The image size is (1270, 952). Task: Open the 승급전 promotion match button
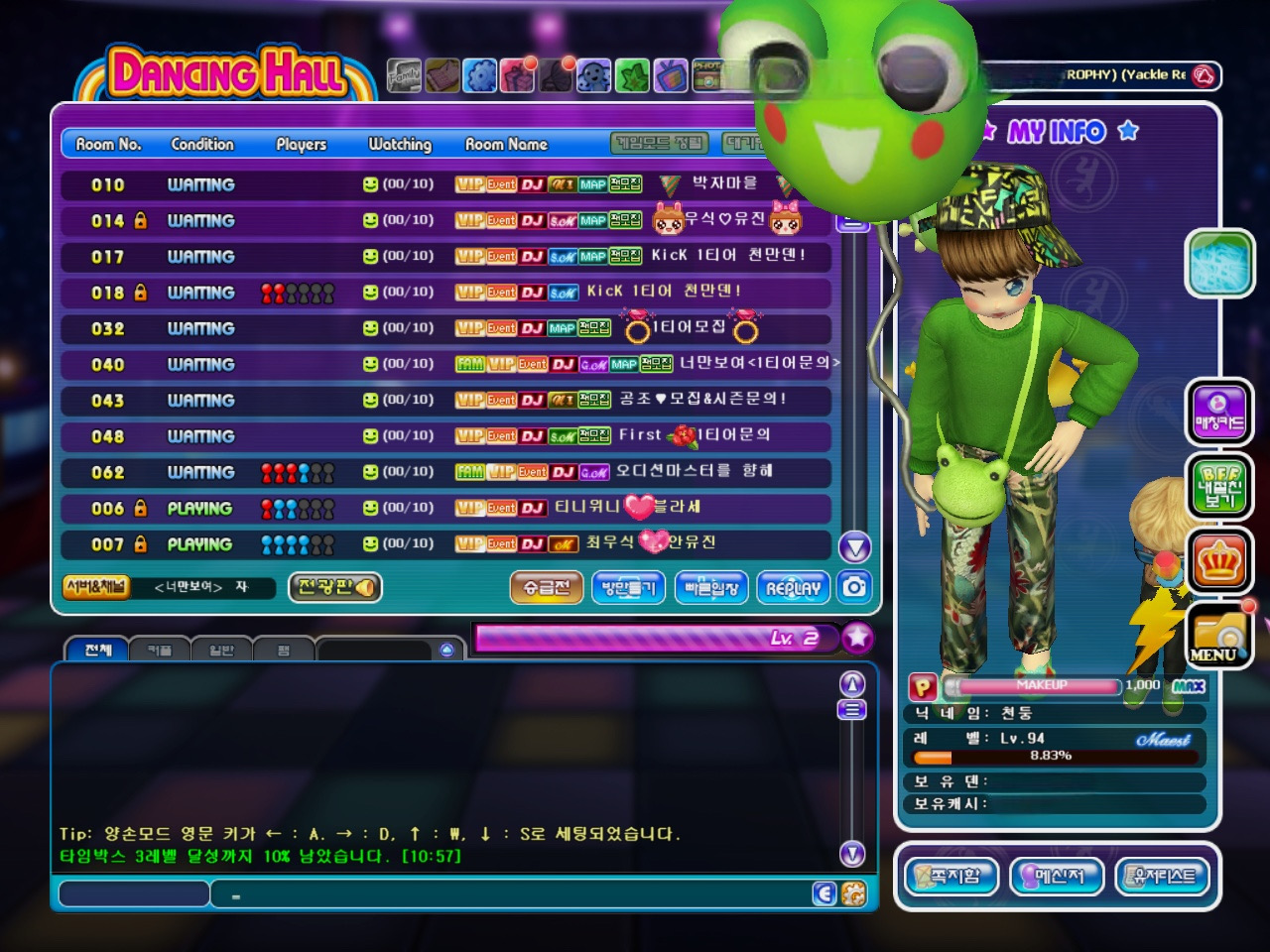point(547,588)
